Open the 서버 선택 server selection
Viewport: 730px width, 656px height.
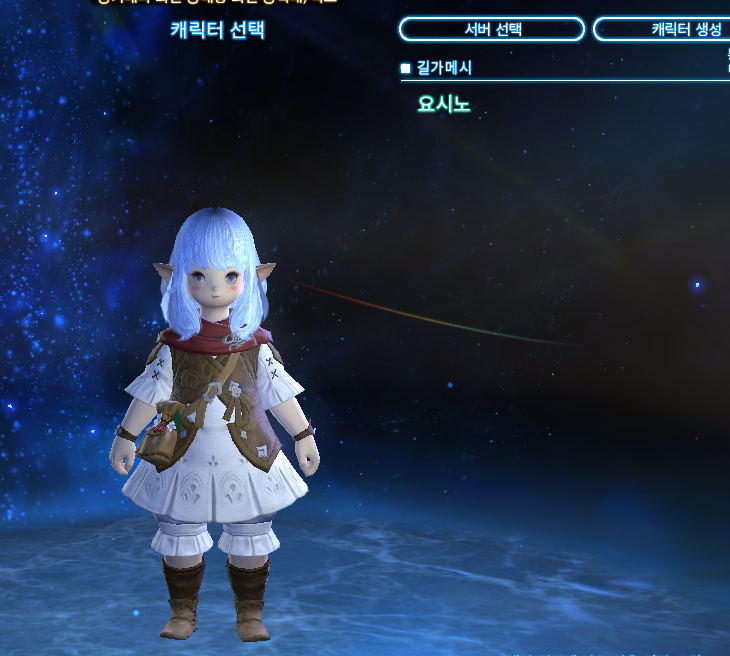pos(492,29)
